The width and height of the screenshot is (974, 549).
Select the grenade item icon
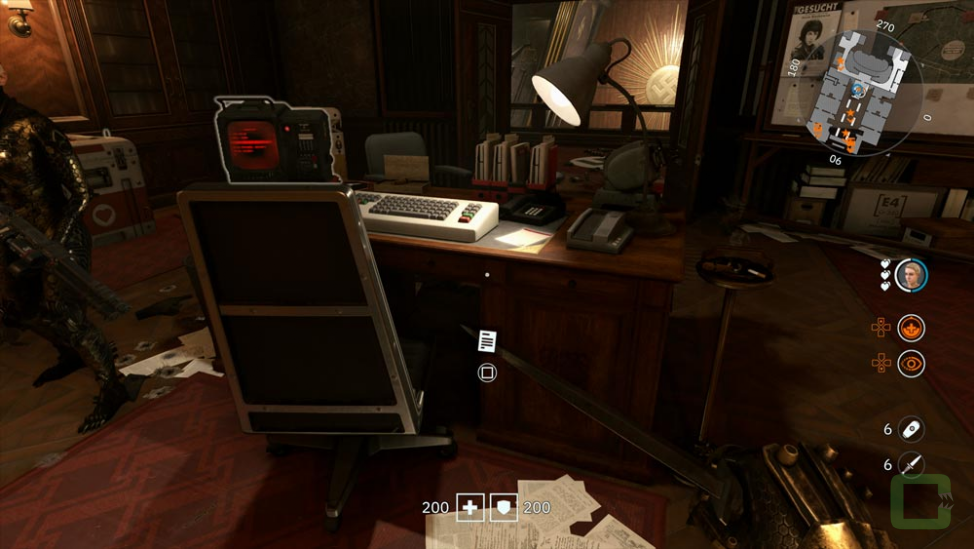coord(910,429)
